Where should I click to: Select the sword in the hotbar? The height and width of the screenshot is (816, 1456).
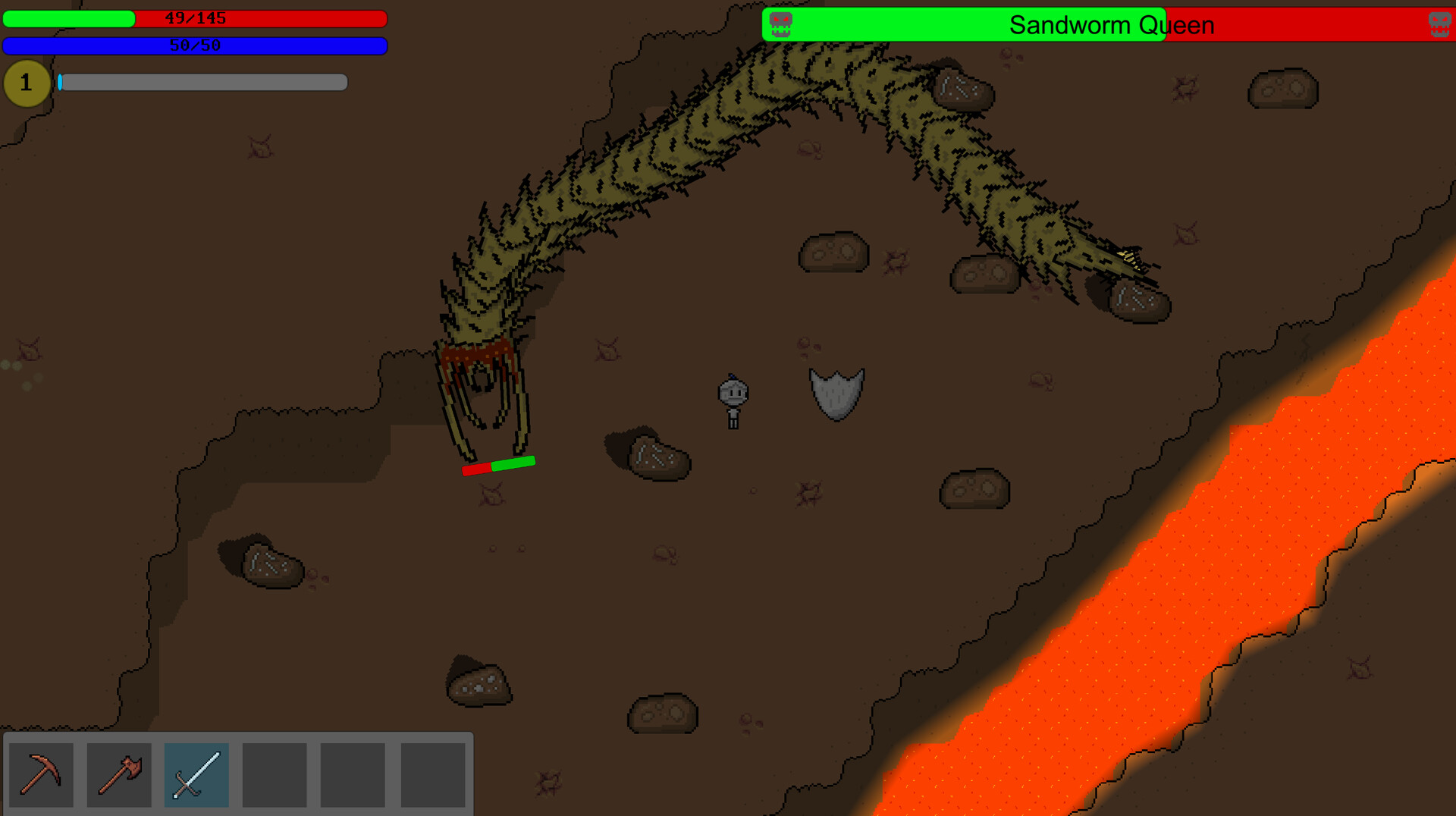(x=196, y=774)
